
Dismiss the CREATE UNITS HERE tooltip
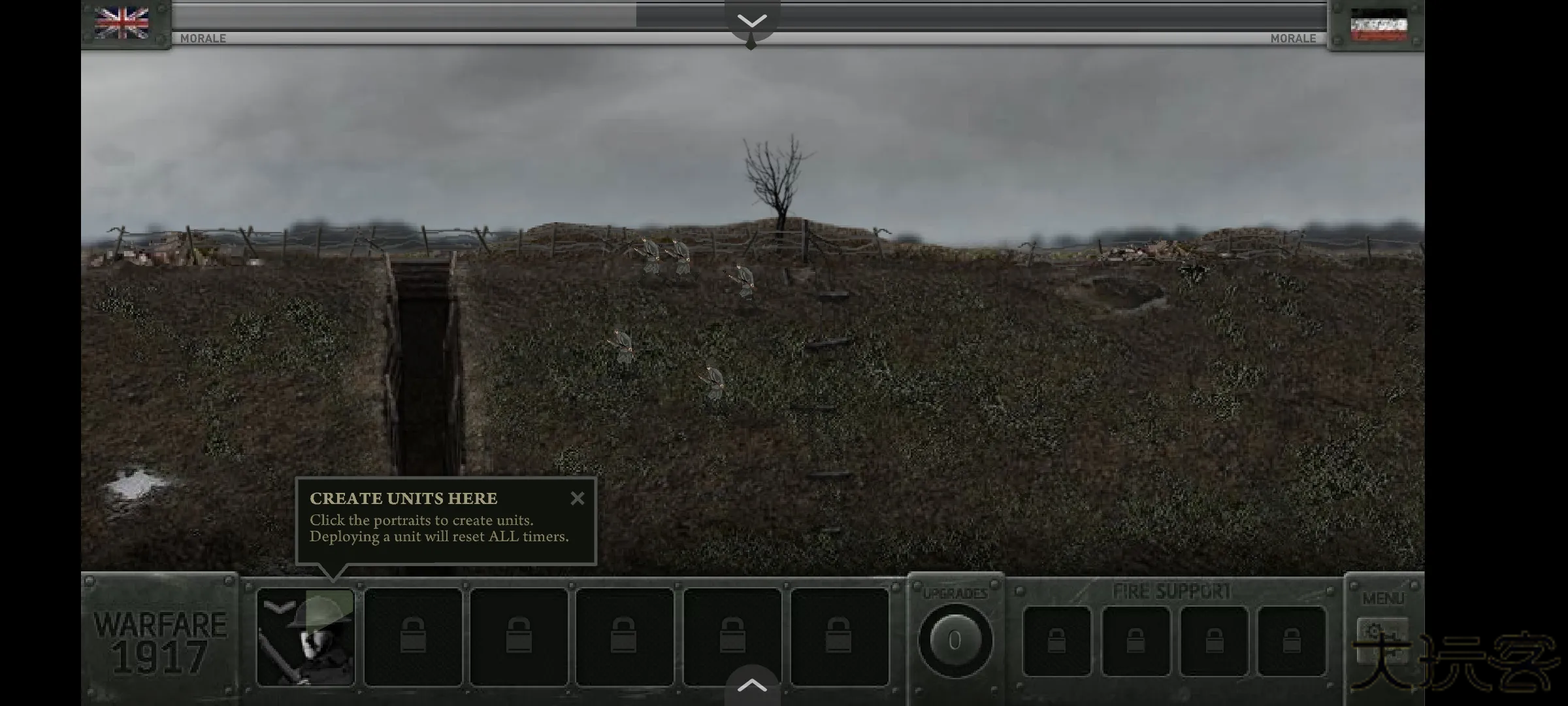tap(578, 498)
